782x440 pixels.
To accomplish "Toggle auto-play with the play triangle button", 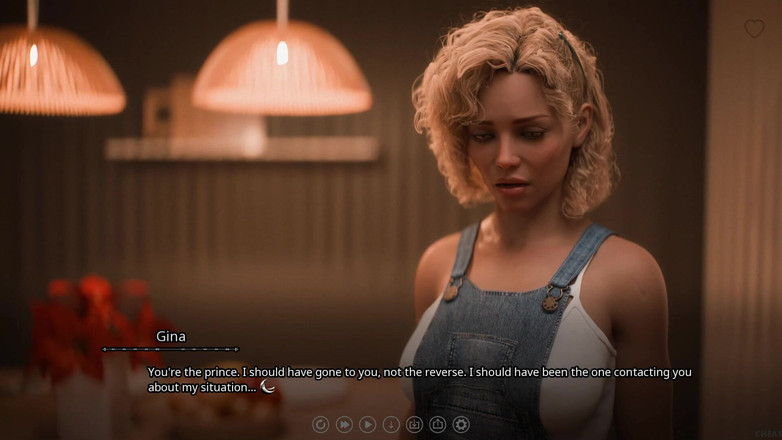I will click(367, 425).
